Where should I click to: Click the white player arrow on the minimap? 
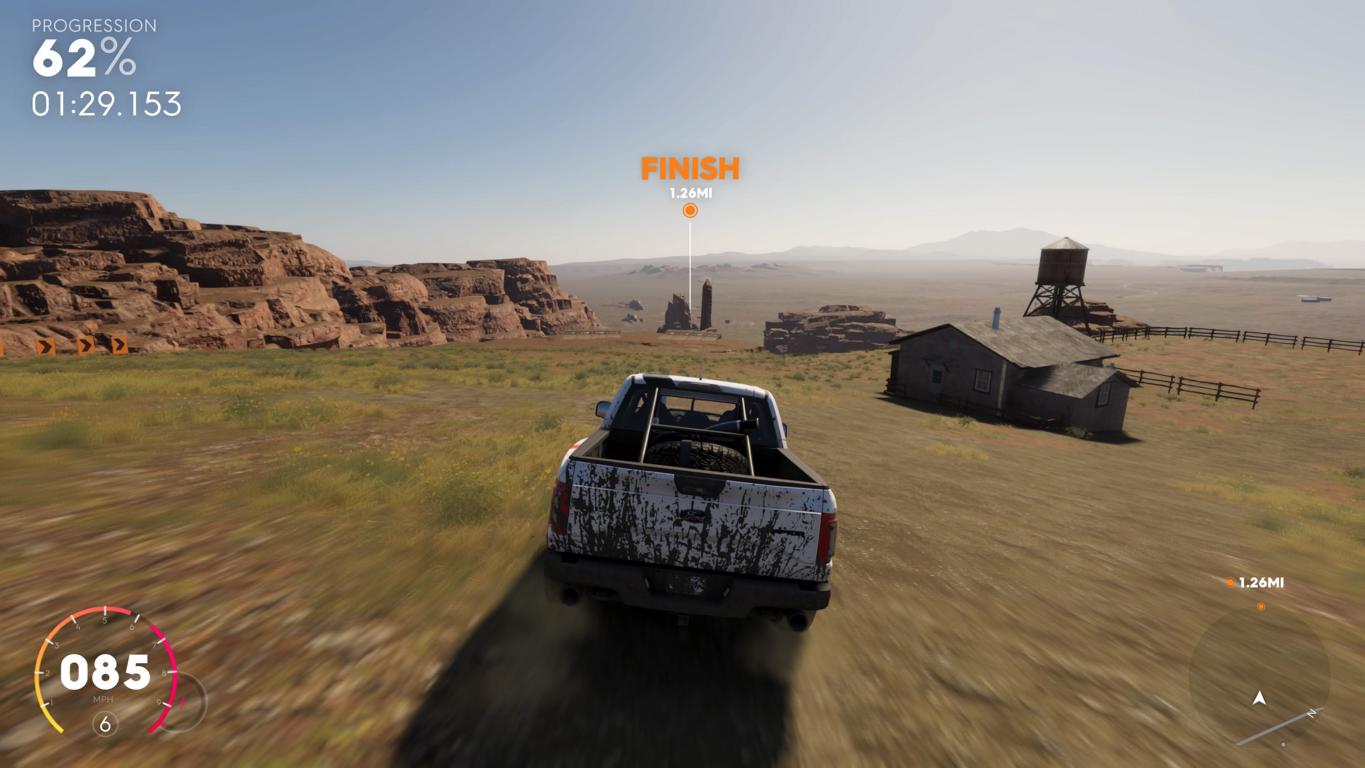1259,698
